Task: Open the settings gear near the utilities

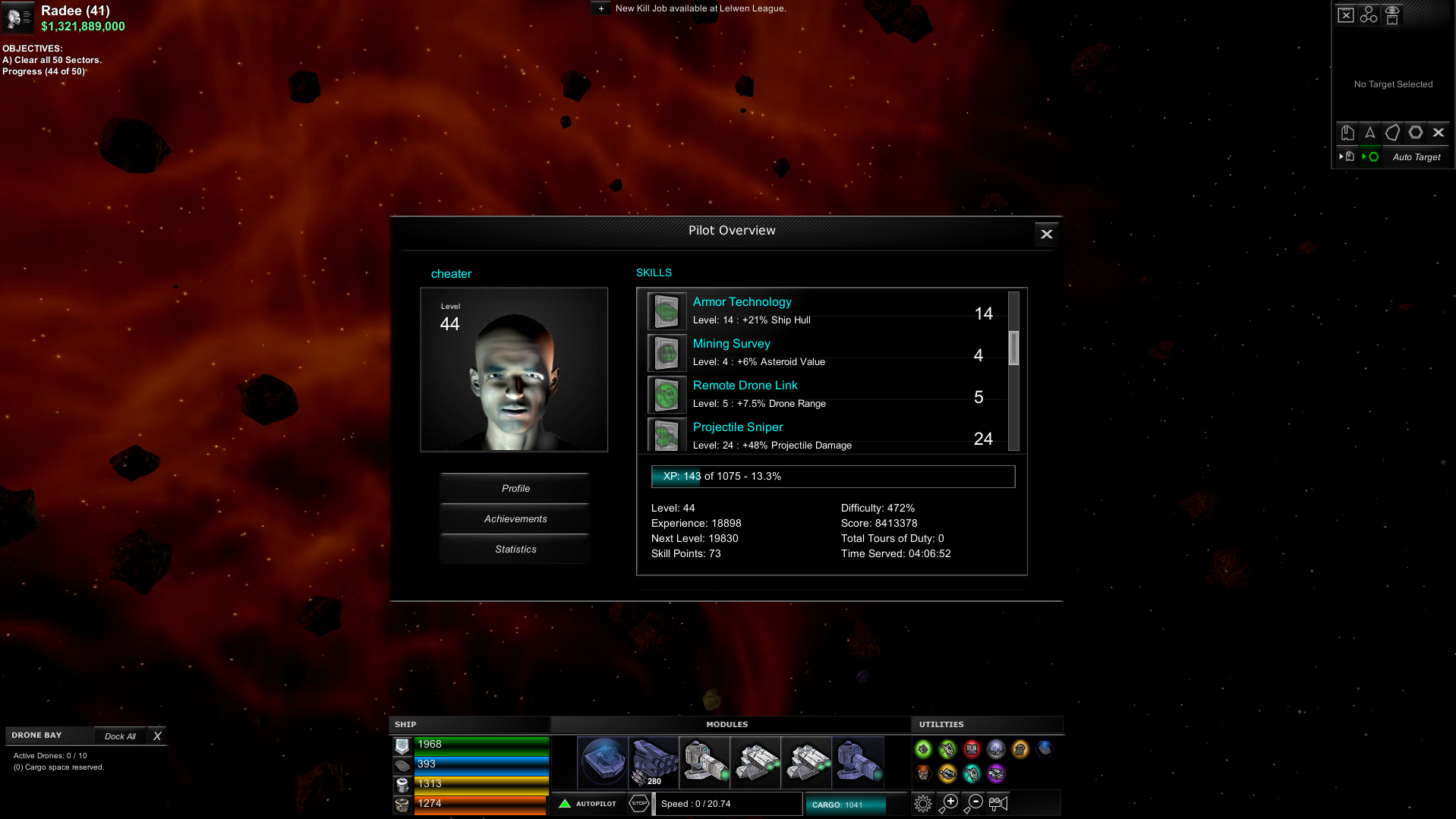Action: 923,803
